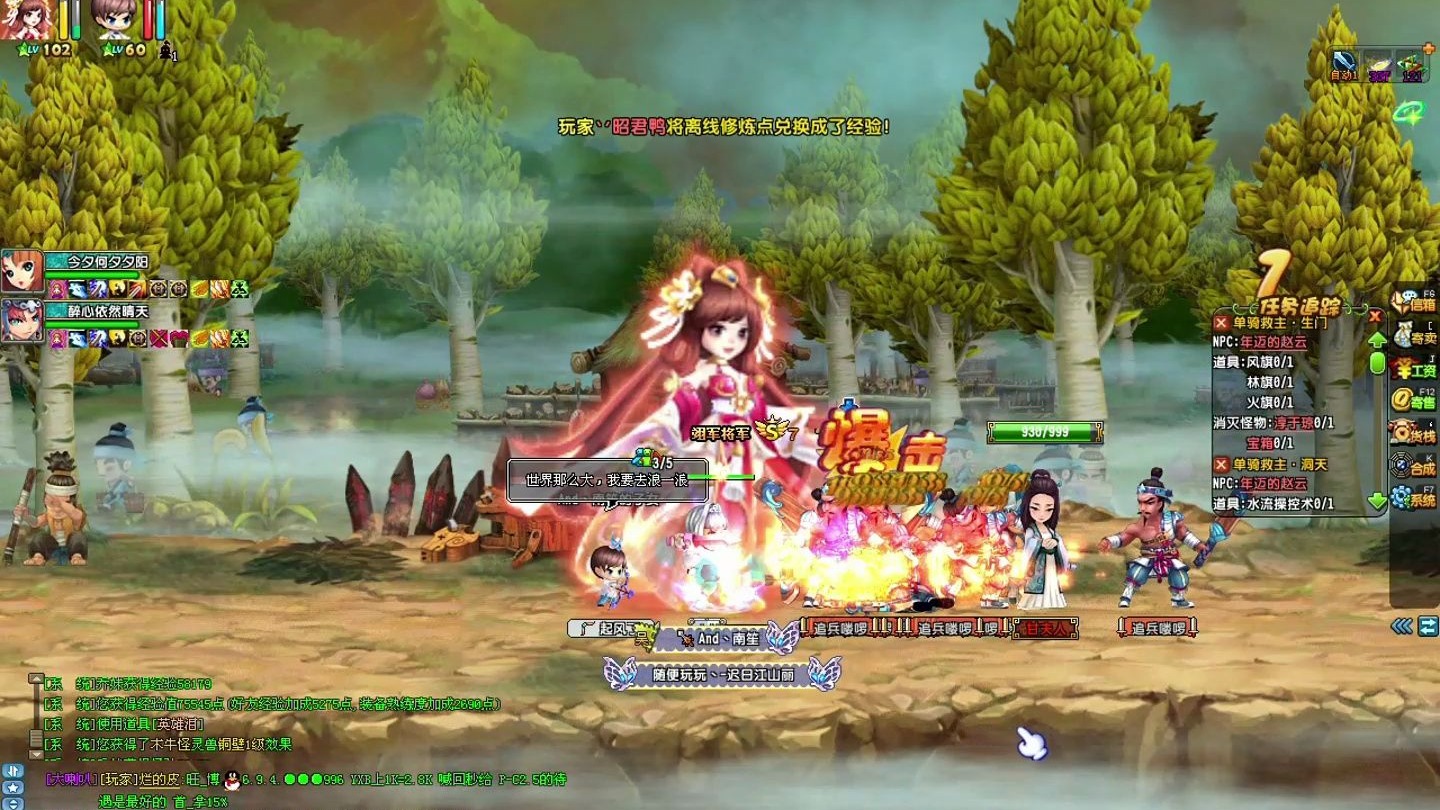
Task: Remove the 单骑救主·生门 quest from tracker
Action: click(x=1221, y=323)
